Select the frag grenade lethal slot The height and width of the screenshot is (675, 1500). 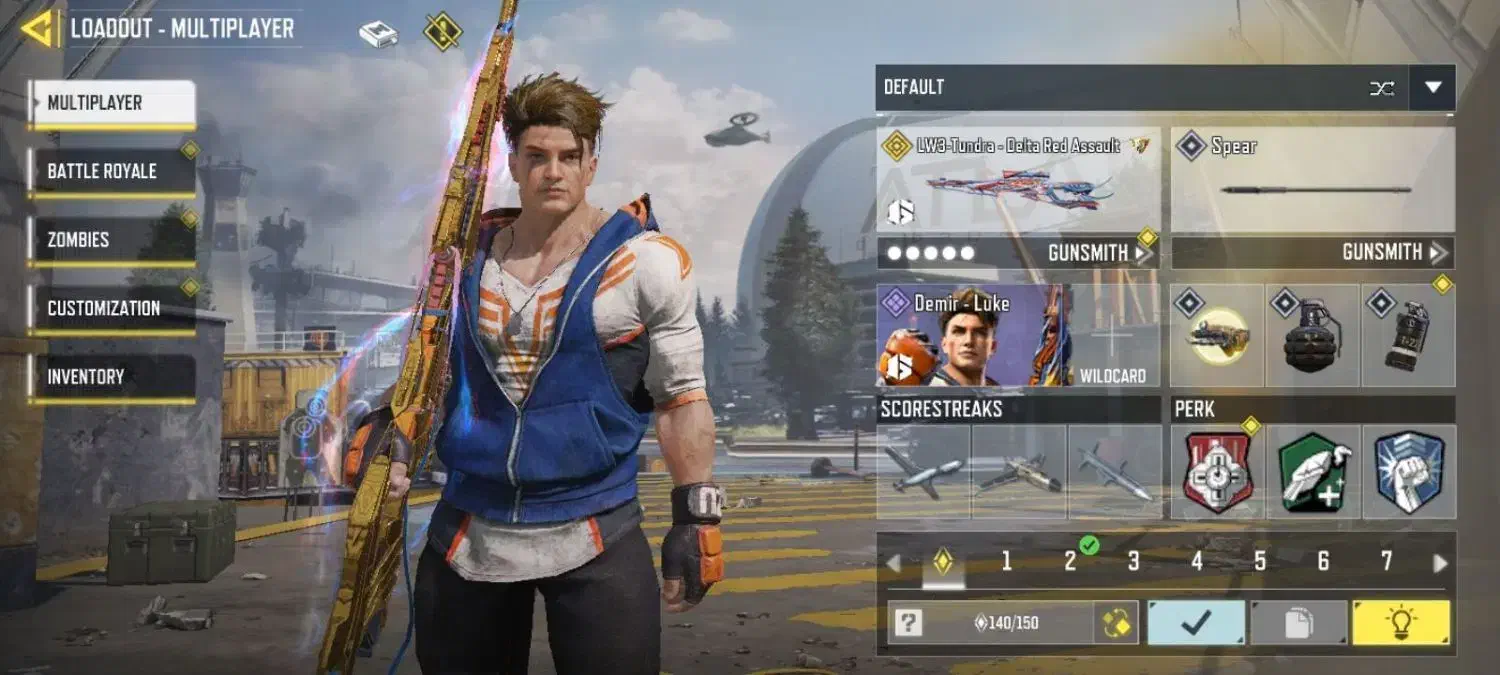[x=1312, y=337]
